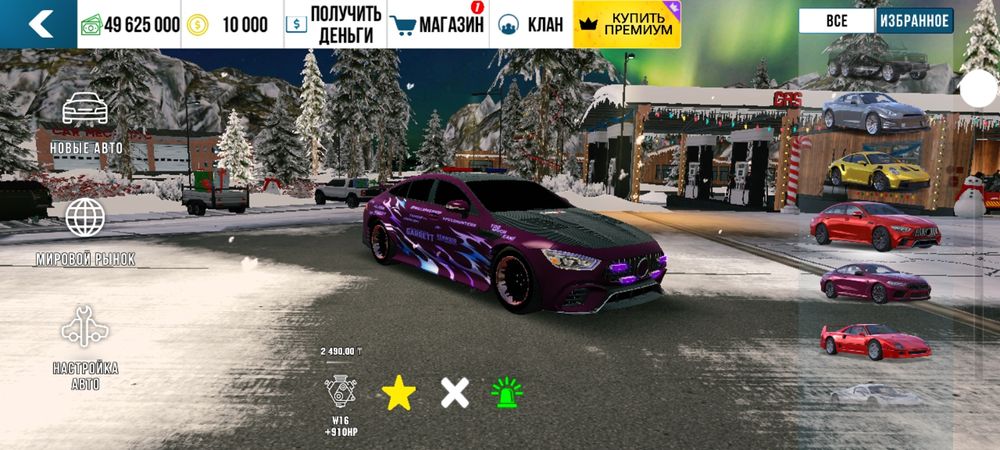The width and height of the screenshot is (1000, 450).
Task: Open the Магазин shop
Action: click(436, 24)
